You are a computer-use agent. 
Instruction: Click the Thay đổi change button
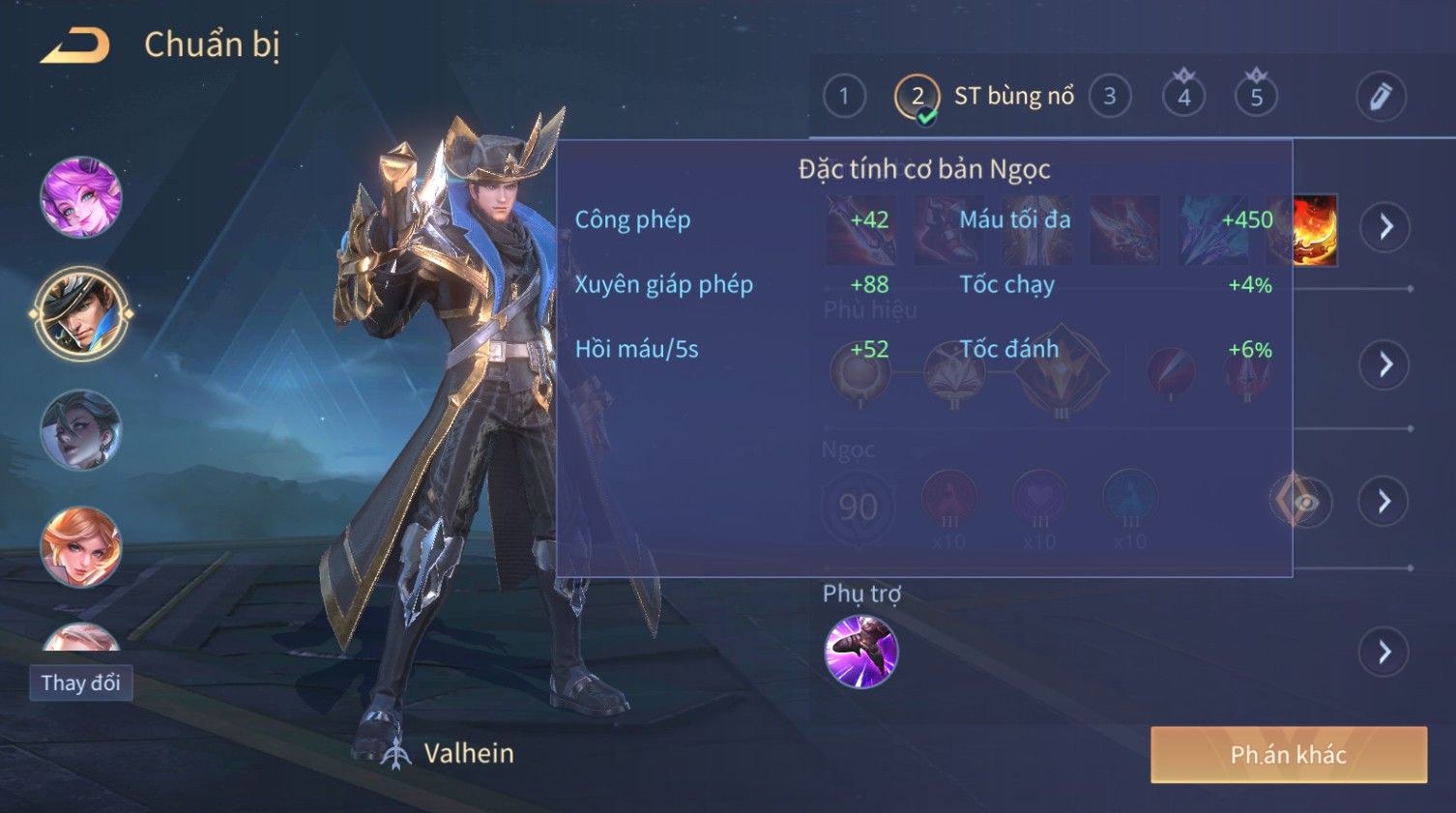pyautogui.click(x=80, y=683)
